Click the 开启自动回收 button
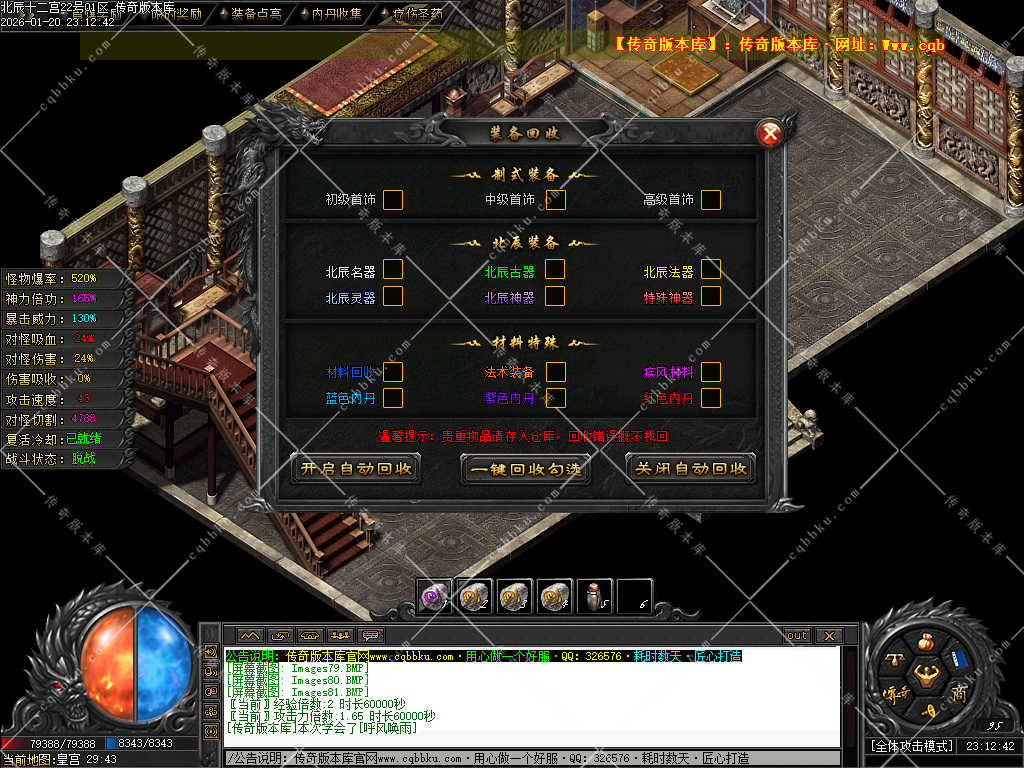The height and width of the screenshot is (768, 1024). (355, 468)
